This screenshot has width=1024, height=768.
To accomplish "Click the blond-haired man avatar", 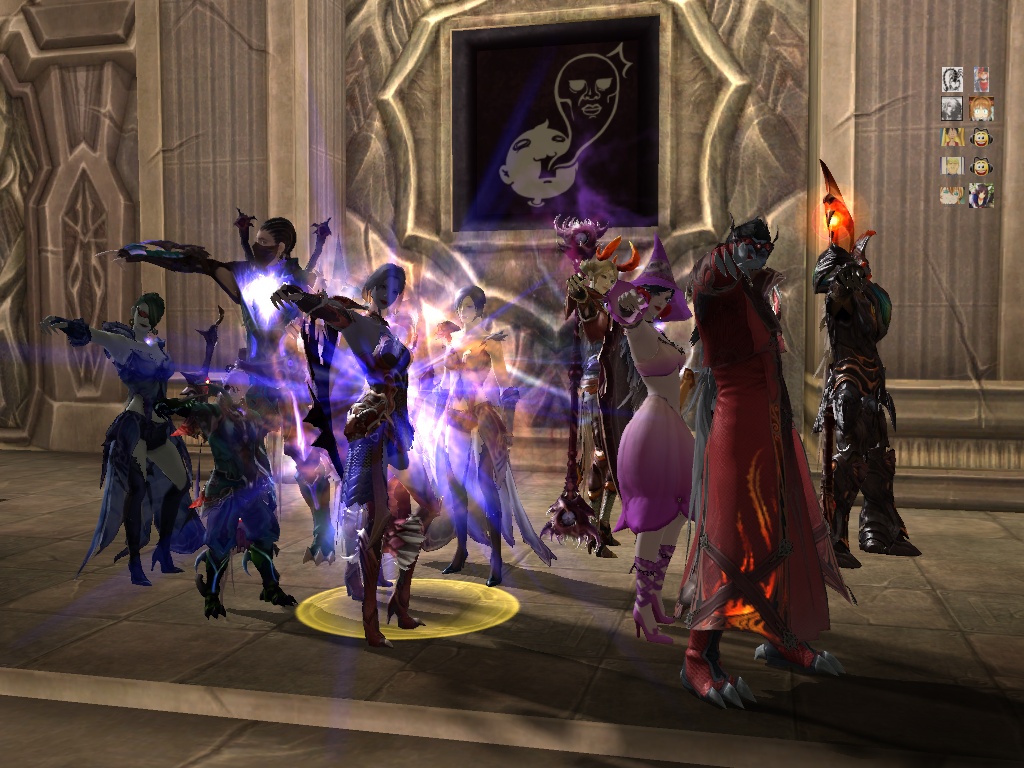I will pos(952,166).
